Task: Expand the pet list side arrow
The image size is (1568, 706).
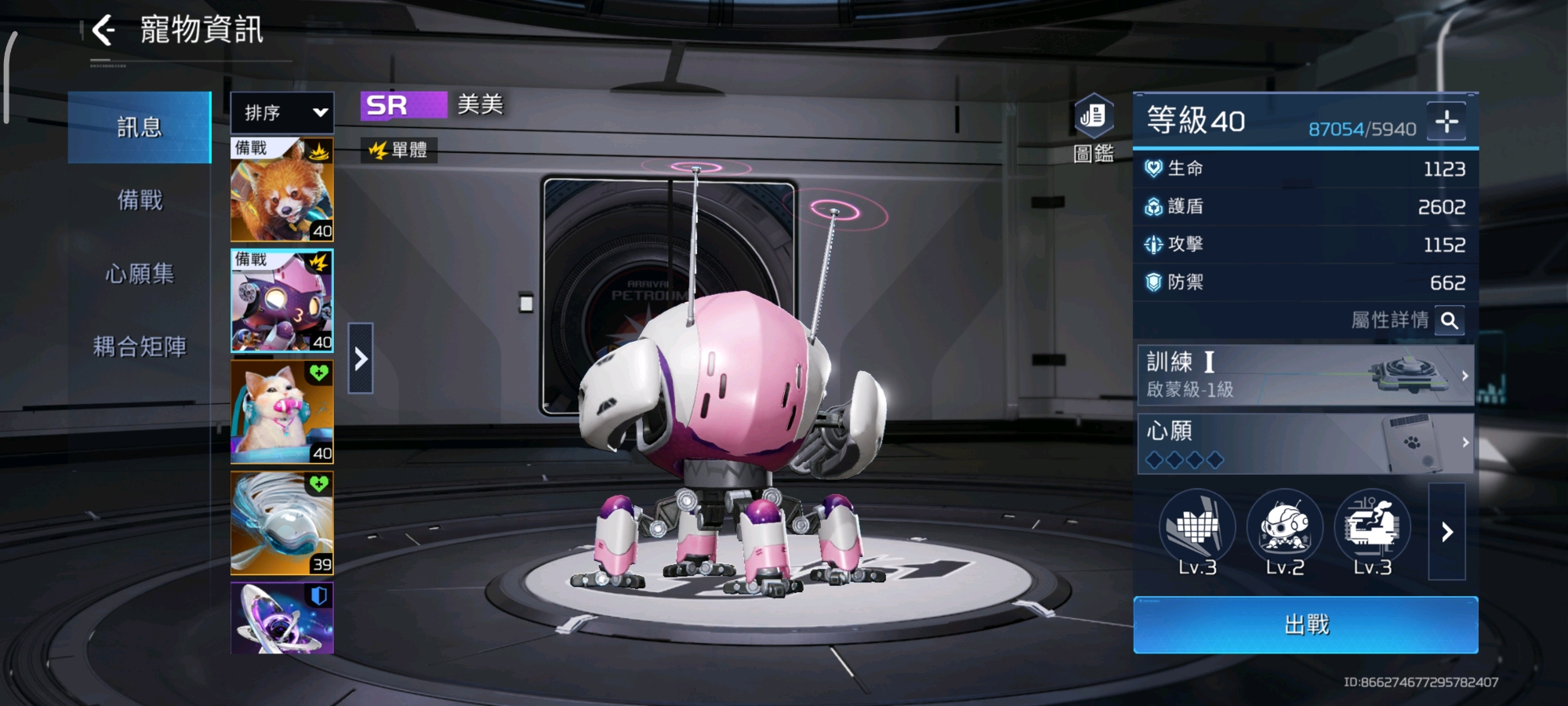Action: [x=361, y=358]
